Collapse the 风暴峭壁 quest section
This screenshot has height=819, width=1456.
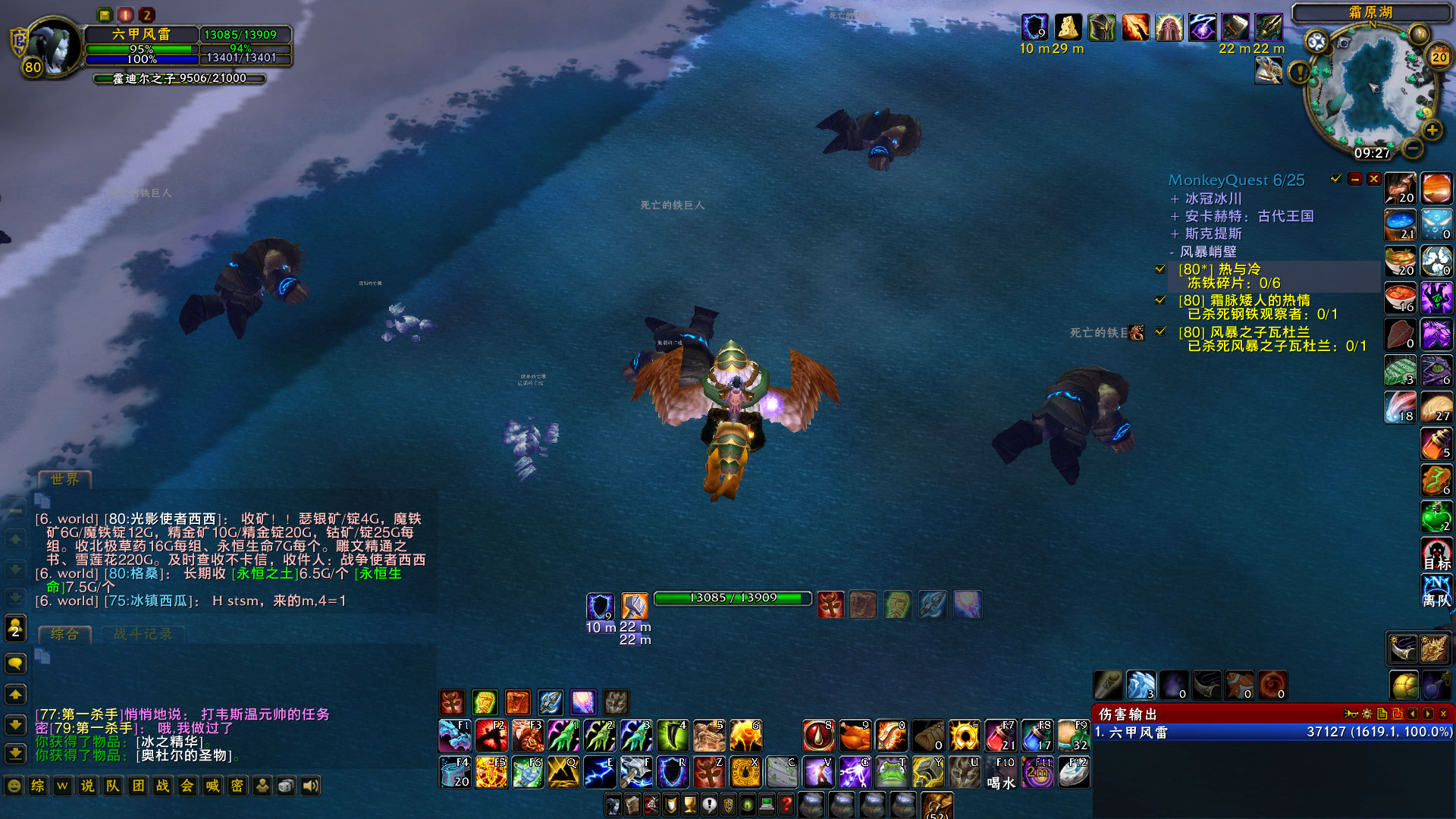click(1172, 251)
